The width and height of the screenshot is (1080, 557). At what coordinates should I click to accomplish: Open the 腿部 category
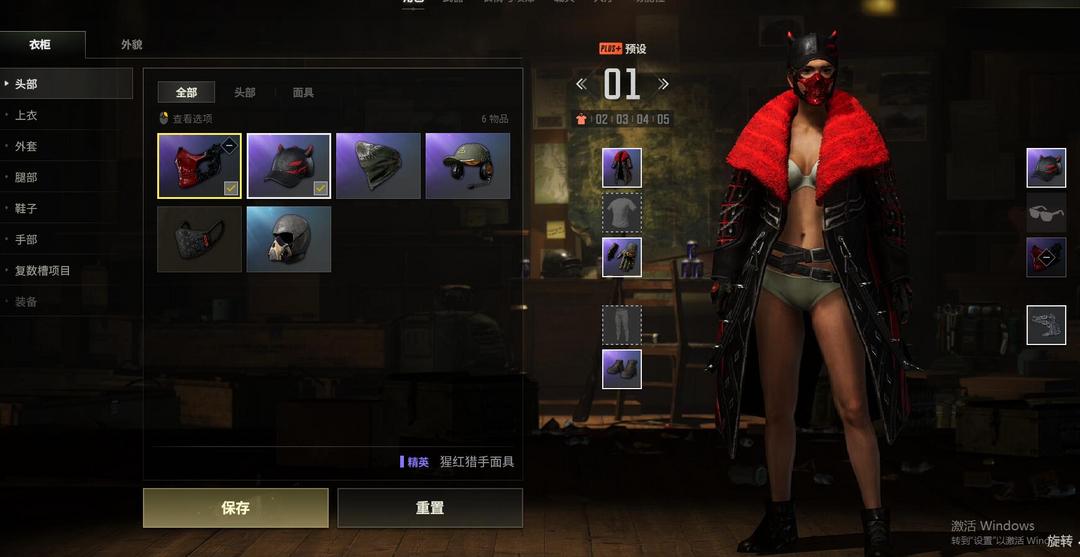(x=26, y=177)
